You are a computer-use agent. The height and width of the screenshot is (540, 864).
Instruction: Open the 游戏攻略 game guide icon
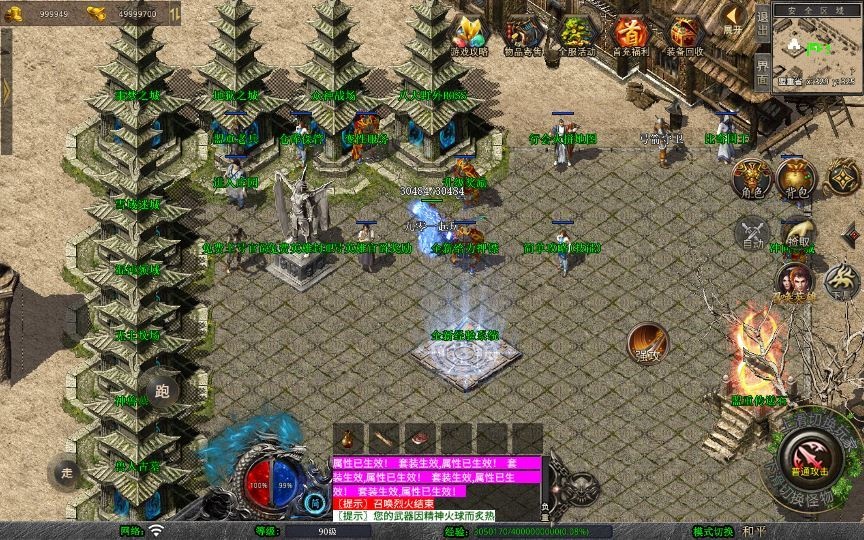(x=469, y=35)
